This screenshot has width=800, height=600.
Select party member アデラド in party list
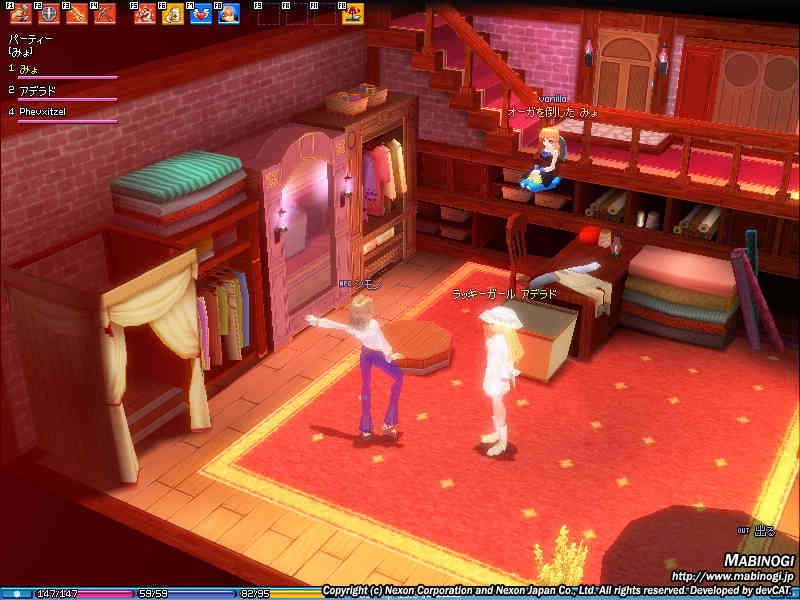[38, 91]
